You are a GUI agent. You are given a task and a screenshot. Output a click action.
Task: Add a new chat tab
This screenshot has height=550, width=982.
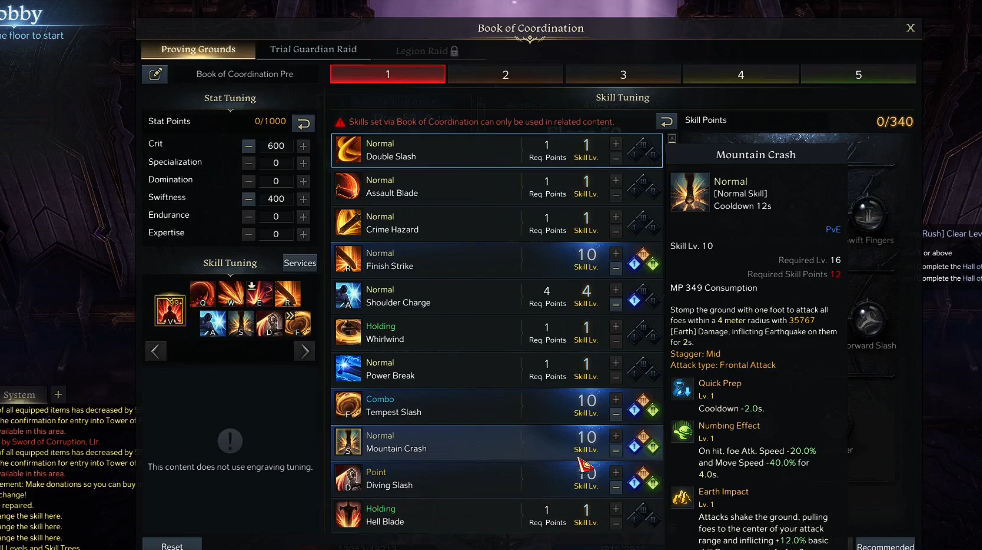pos(58,395)
